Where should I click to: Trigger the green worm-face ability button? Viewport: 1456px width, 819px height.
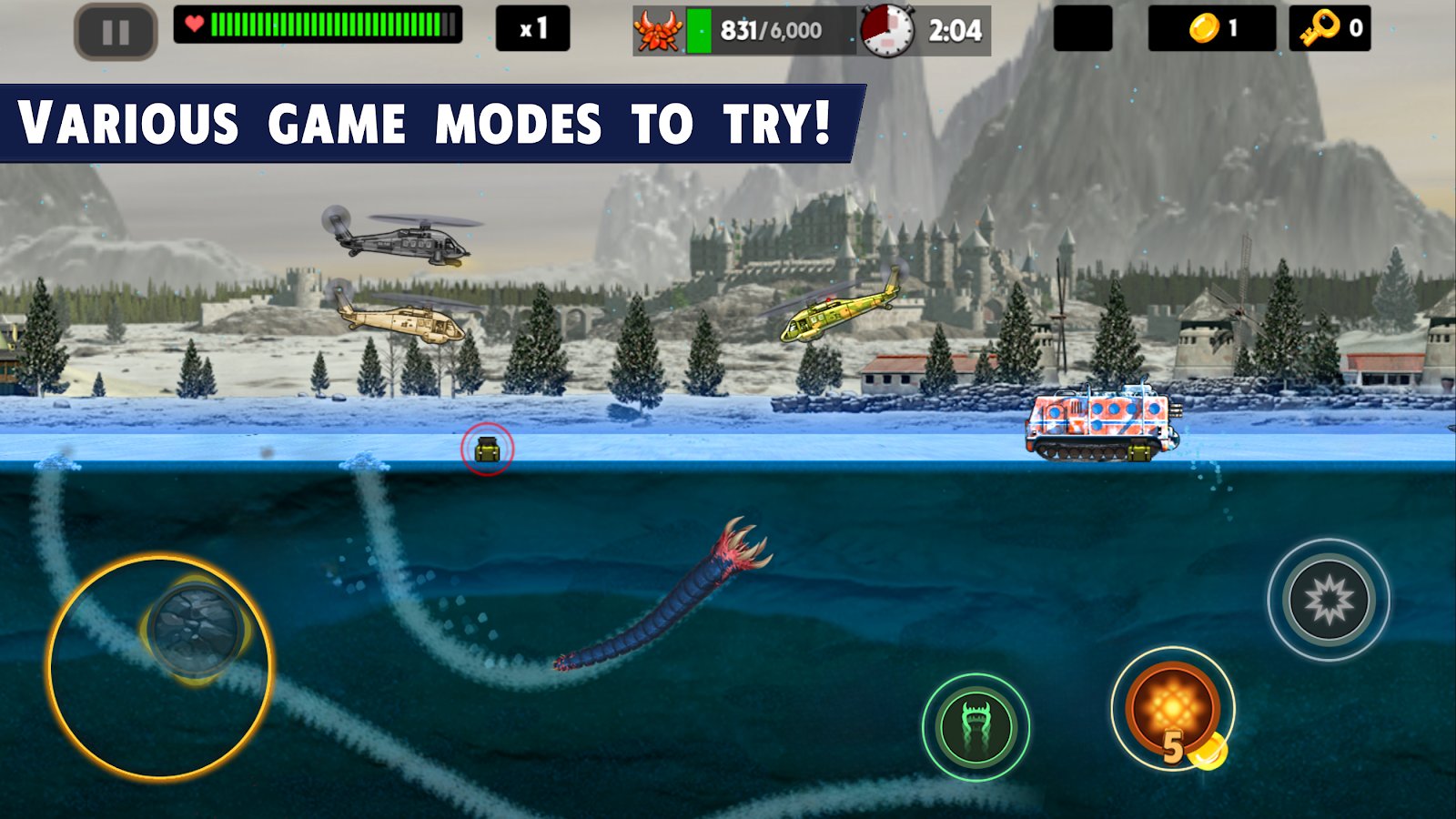click(x=976, y=727)
